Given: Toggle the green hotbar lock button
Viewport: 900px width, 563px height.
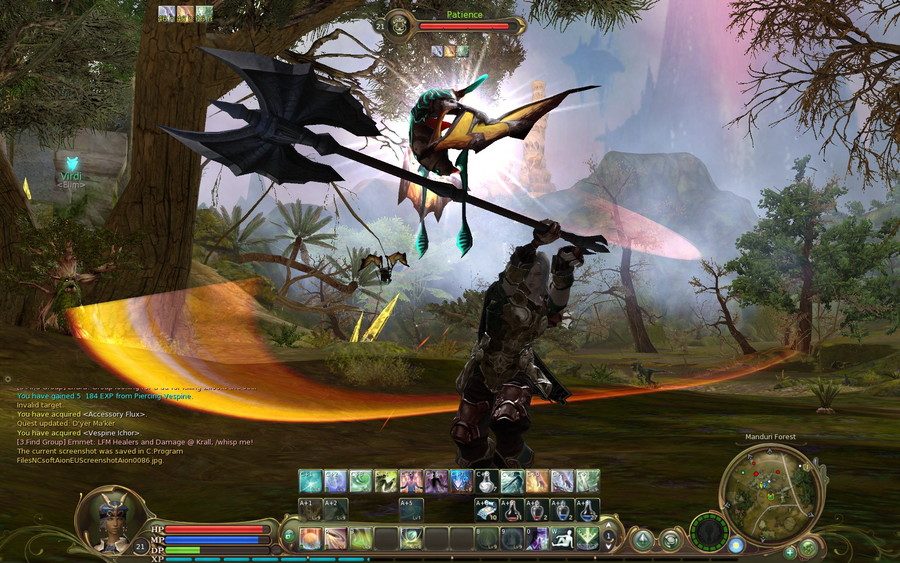Looking at the screenshot, I should 289,537.
